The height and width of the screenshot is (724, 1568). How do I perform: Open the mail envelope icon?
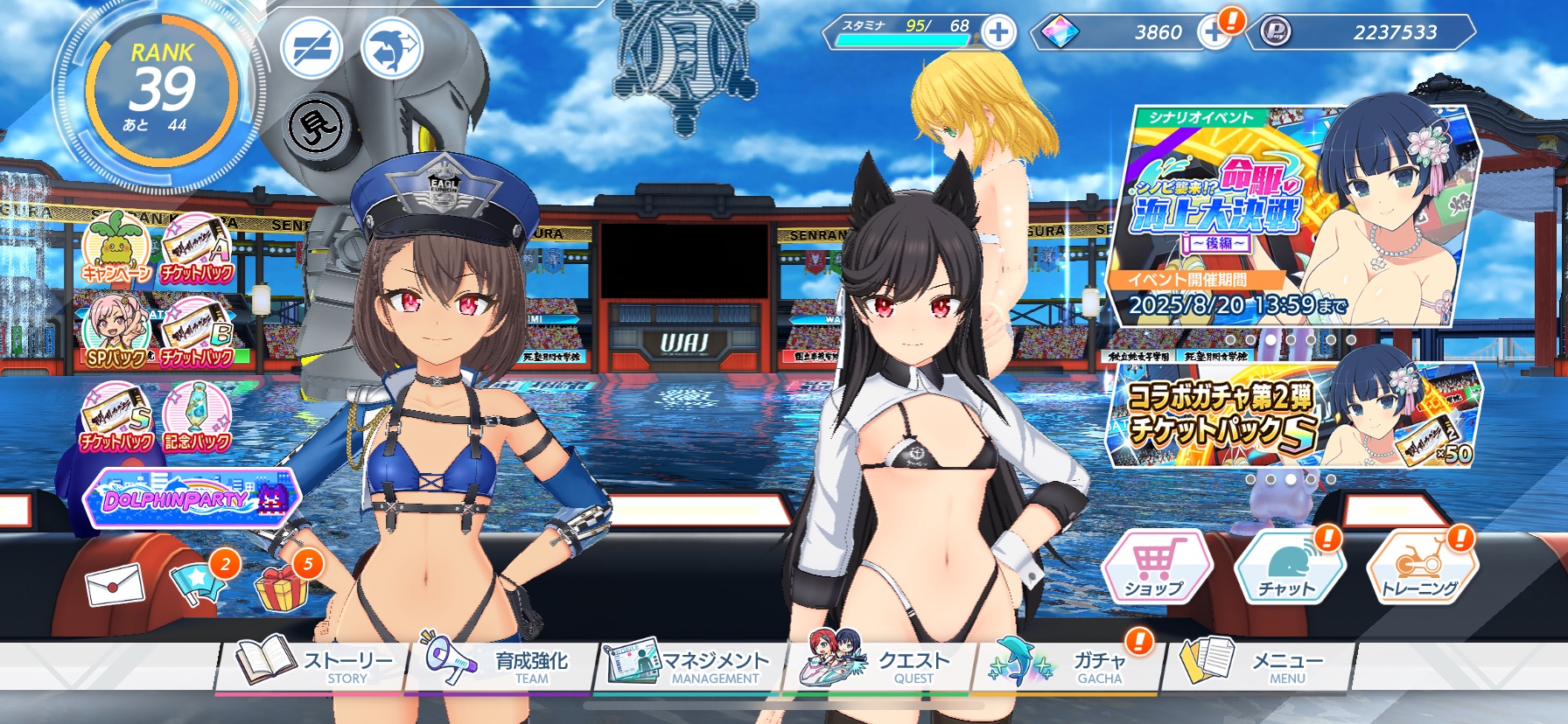tap(114, 584)
